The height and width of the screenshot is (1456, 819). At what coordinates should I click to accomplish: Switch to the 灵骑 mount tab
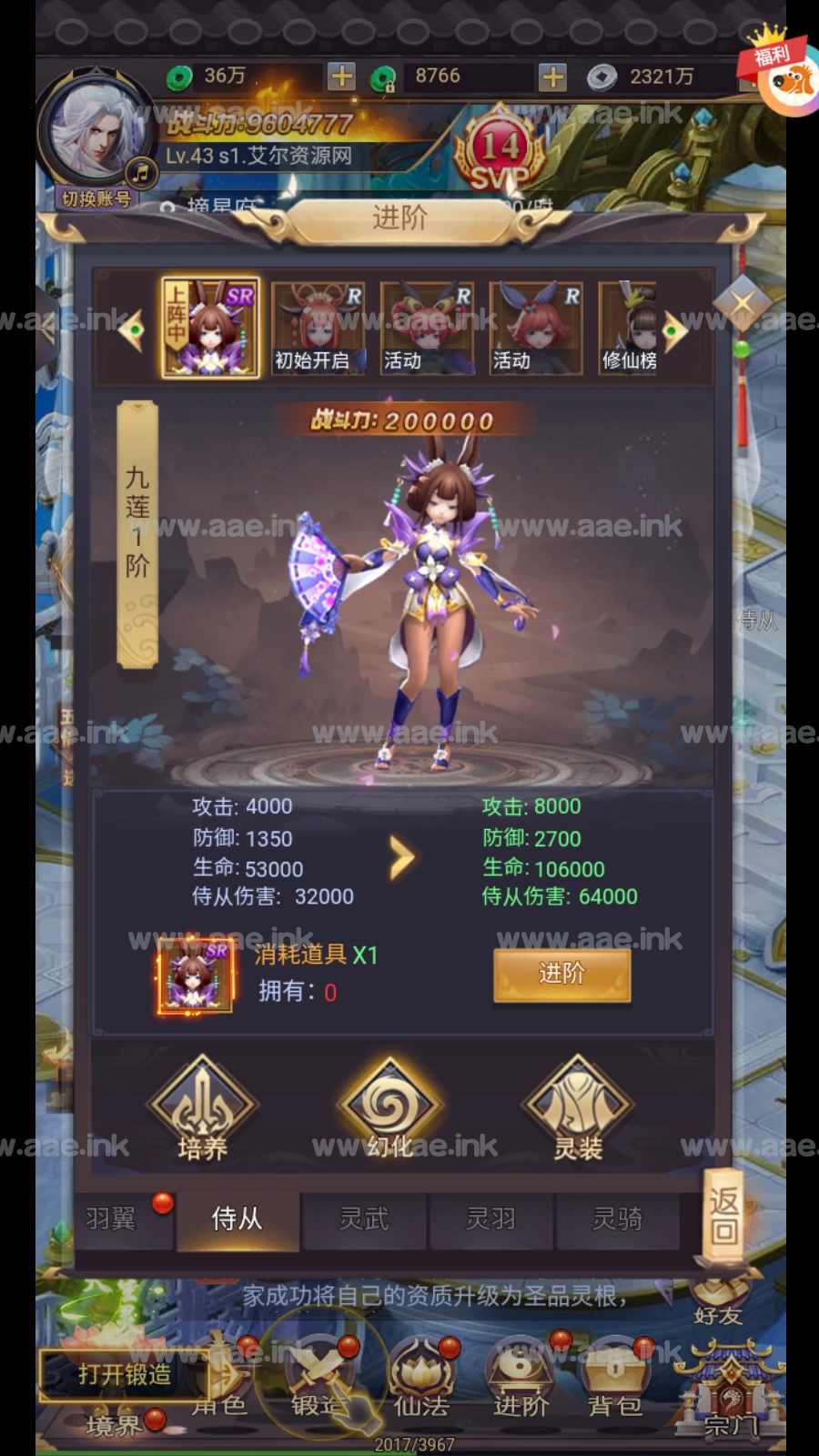click(618, 1218)
